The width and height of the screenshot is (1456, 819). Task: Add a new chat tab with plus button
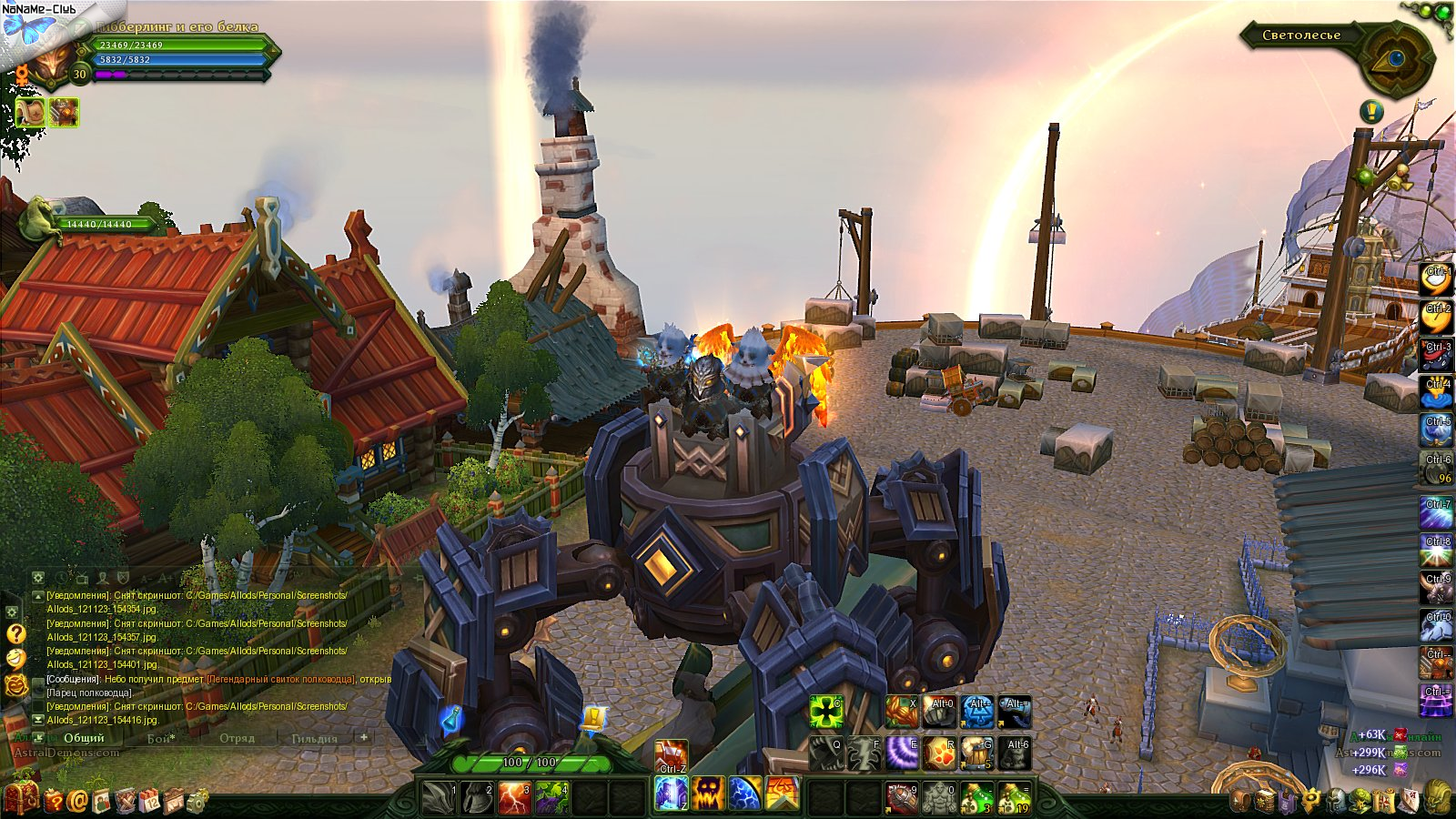coord(363,737)
